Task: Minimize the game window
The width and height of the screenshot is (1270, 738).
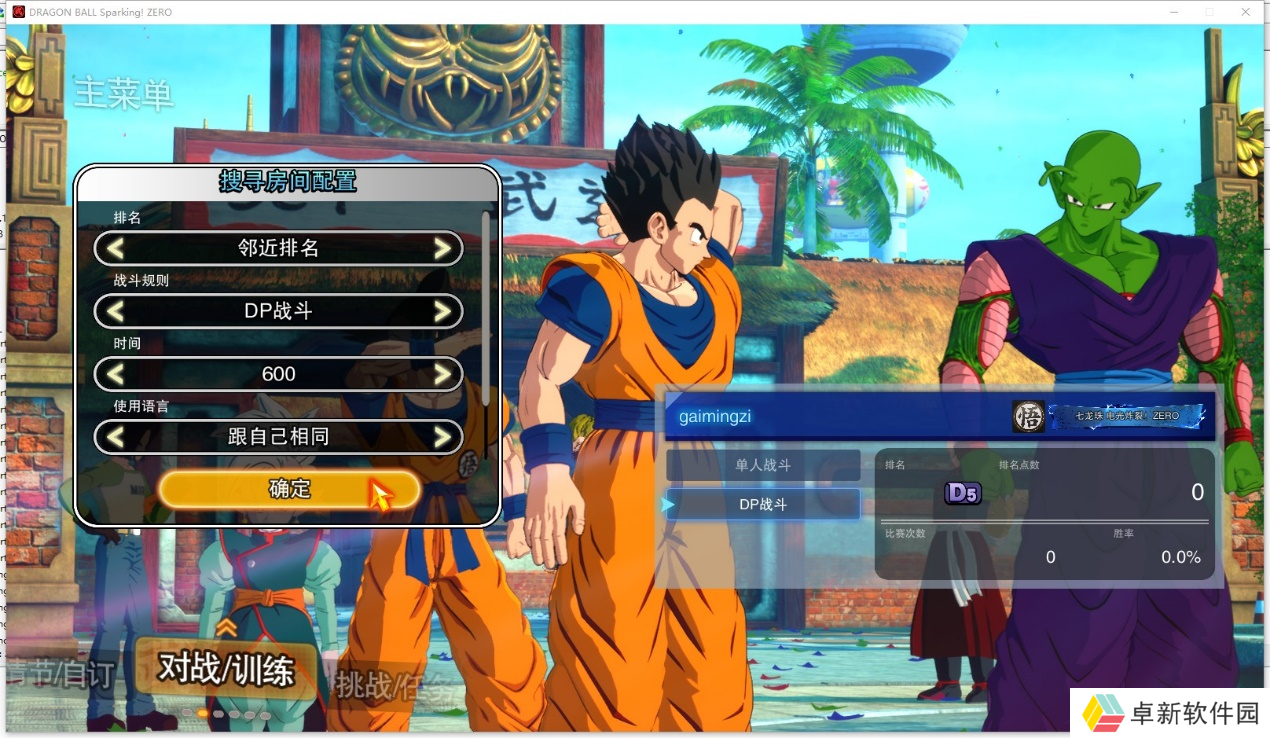Action: click(1174, 12)
